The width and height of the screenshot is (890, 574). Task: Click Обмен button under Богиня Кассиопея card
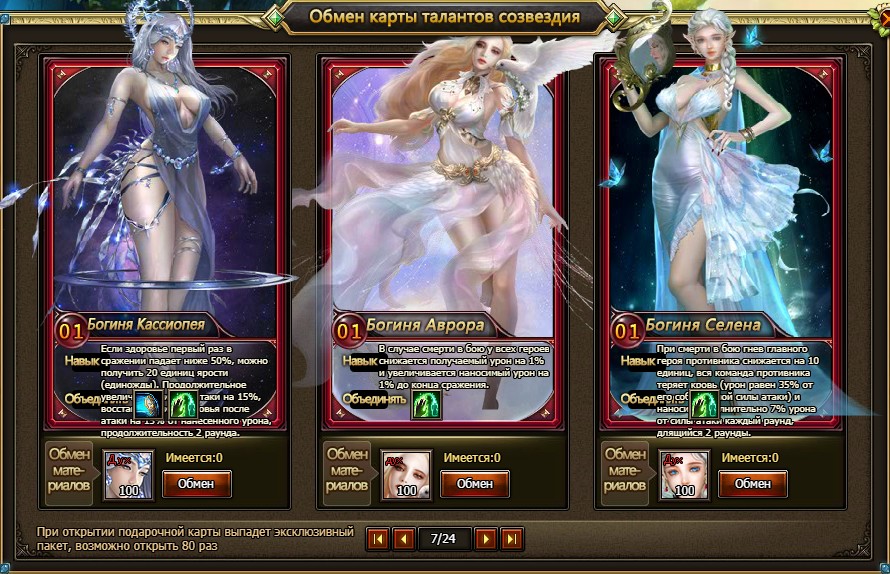tap(197, 484)
